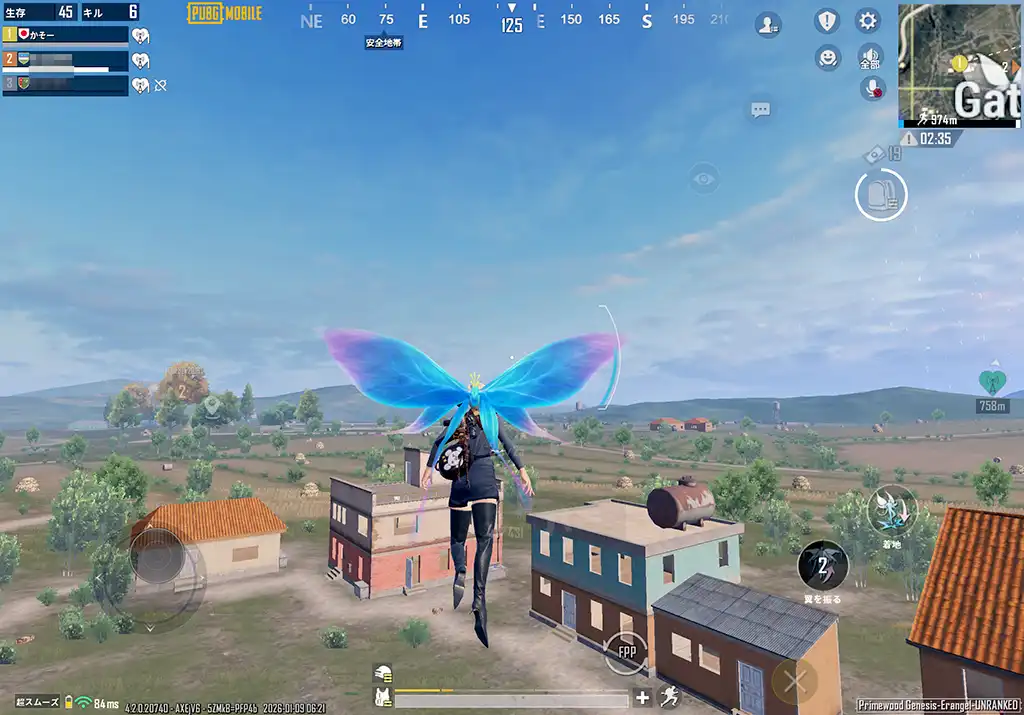This screenshot has height=715, width=1024.
Task: Open the teammate list icon
Action: (768, 25)
